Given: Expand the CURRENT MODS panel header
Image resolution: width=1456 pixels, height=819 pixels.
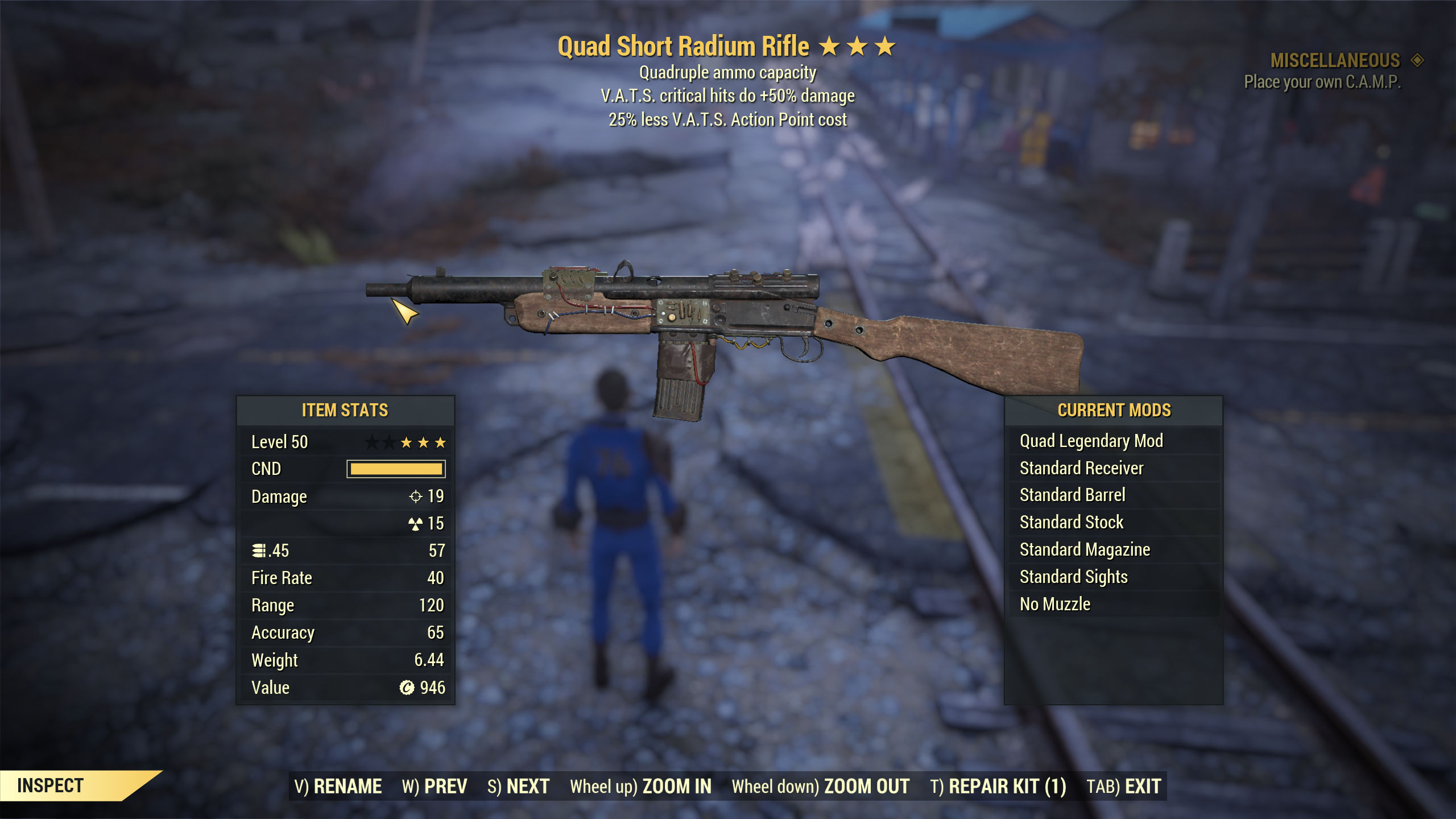Looking at the screenshot, I should tap(1115, 409).
